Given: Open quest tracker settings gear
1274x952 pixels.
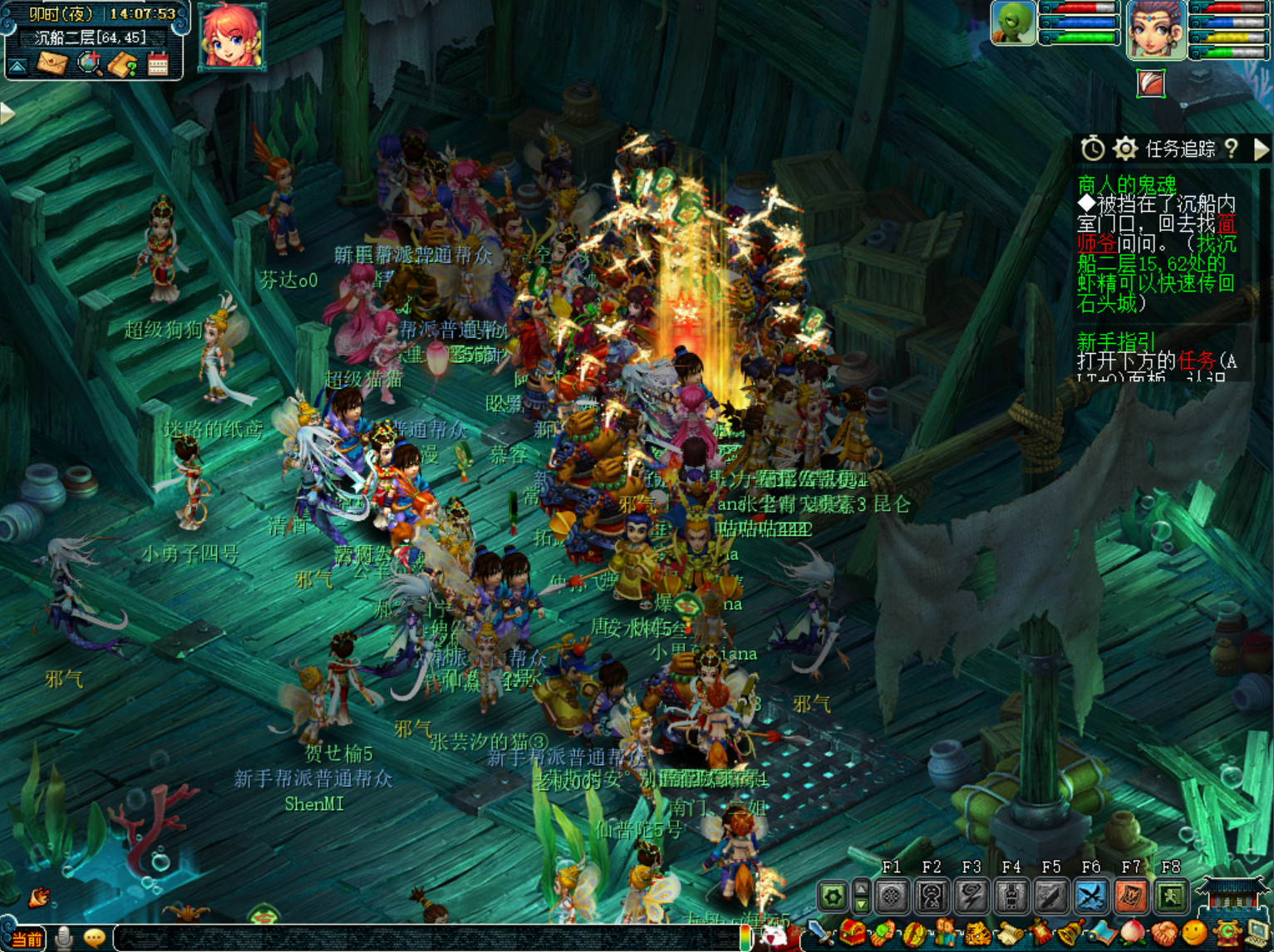Looking at the screenshot, I should [x=1125, y=149].
